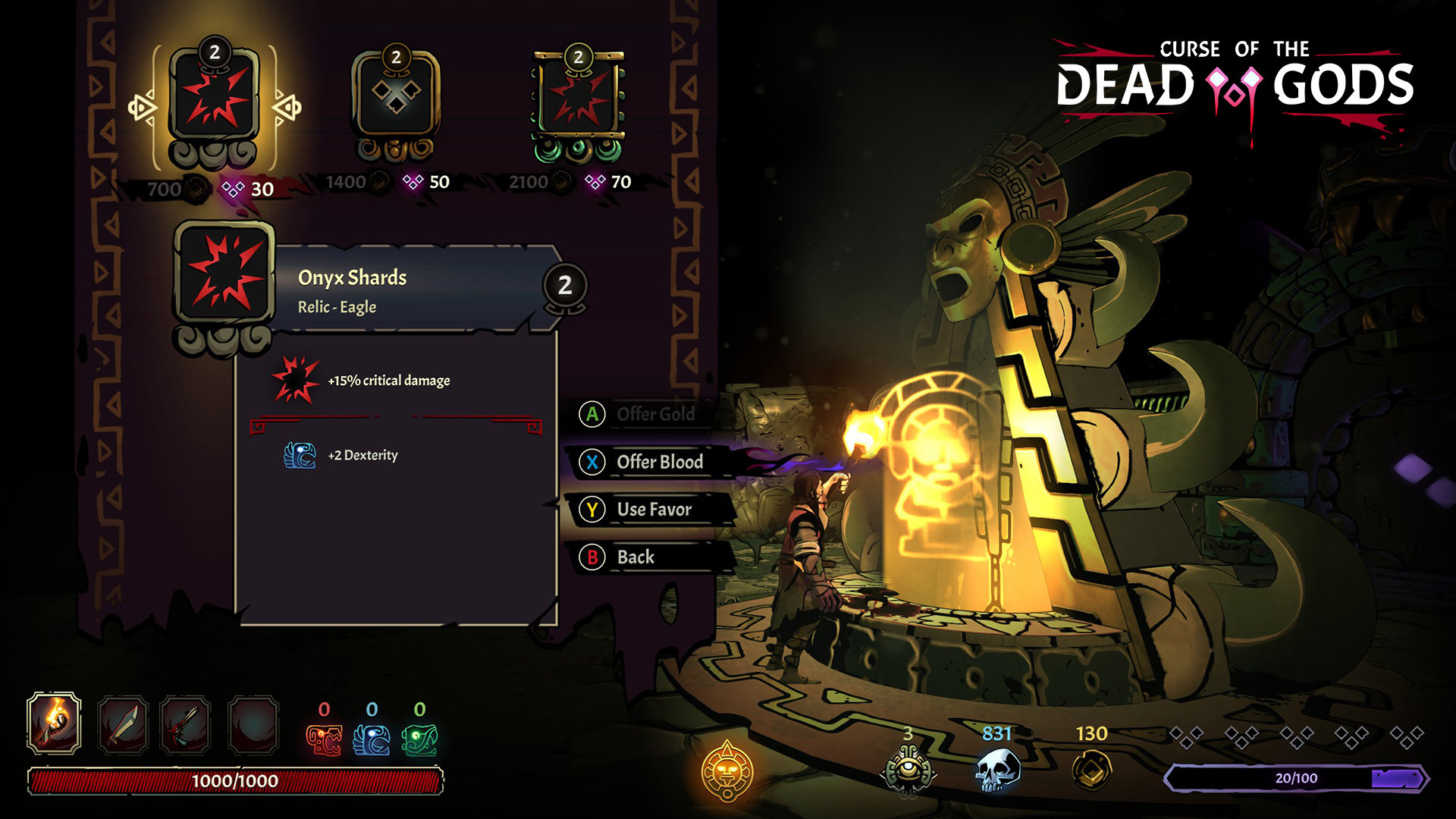Image resolution: width=1456 pixels, height=819 pixels.
Task: Select the Use Favor option
Action: [654, 510]
